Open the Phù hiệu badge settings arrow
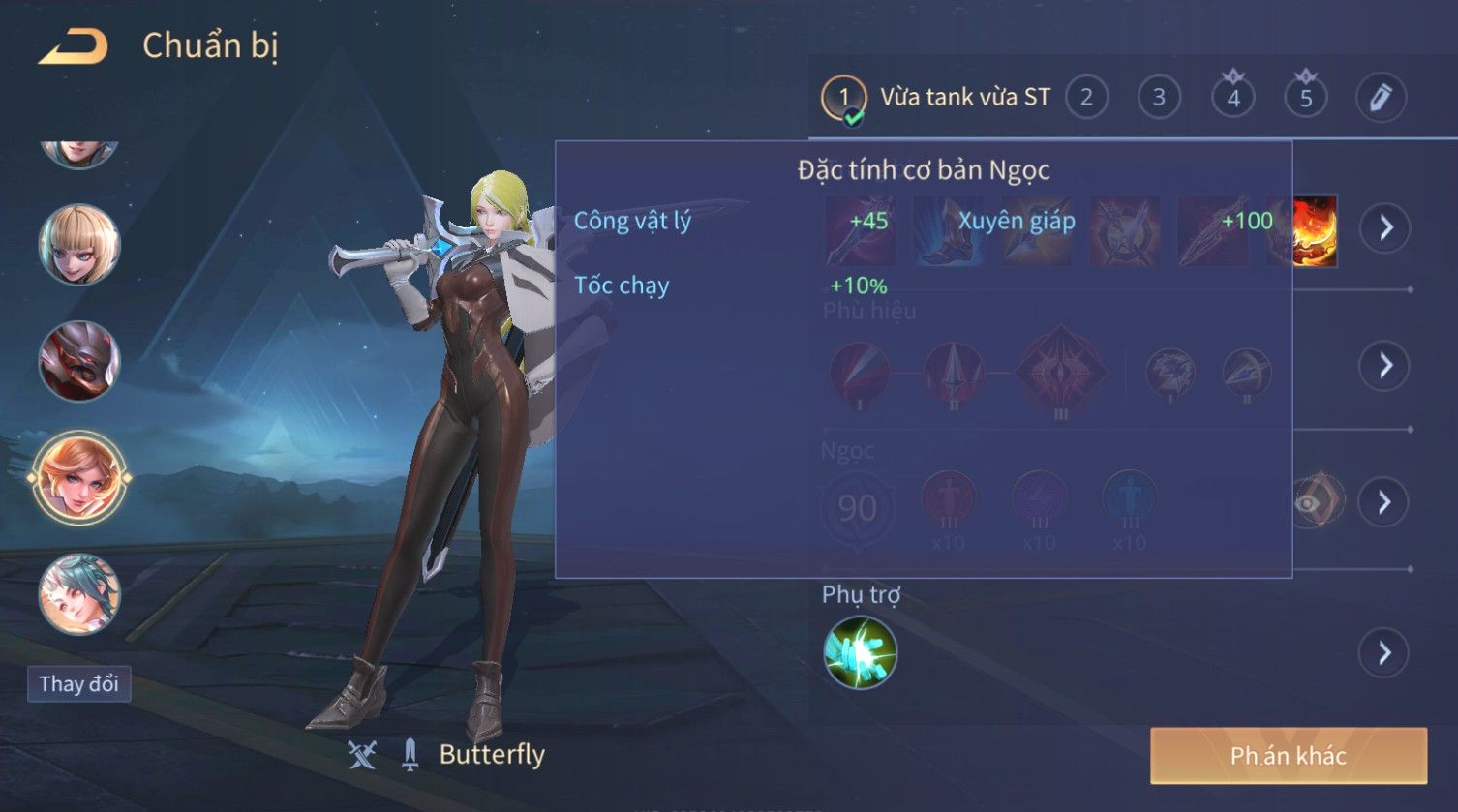This screenshot has height=812, width=1458. click(x=1384, y=366)
